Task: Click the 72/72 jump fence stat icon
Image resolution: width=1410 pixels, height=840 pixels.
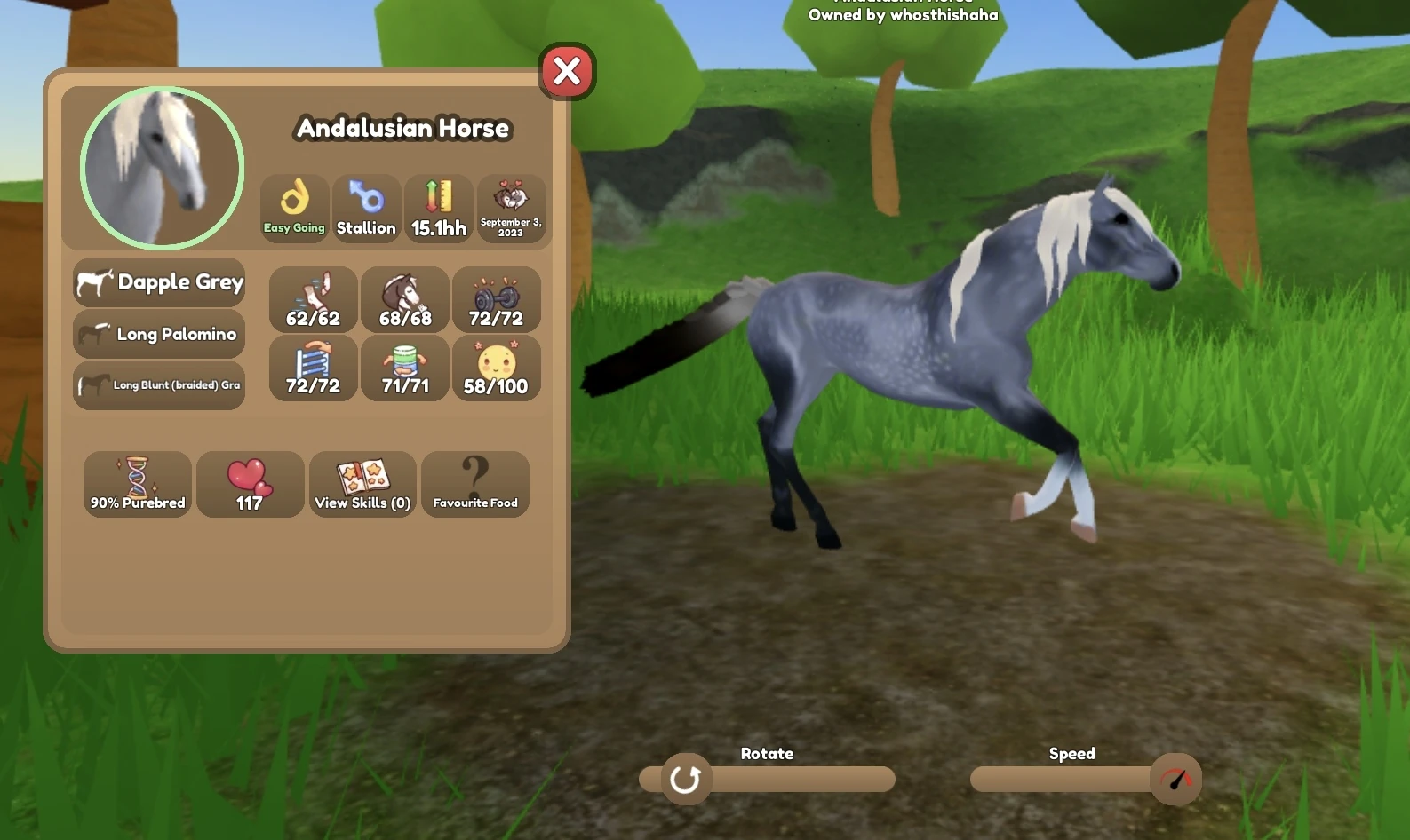Action: pos(313,368)
